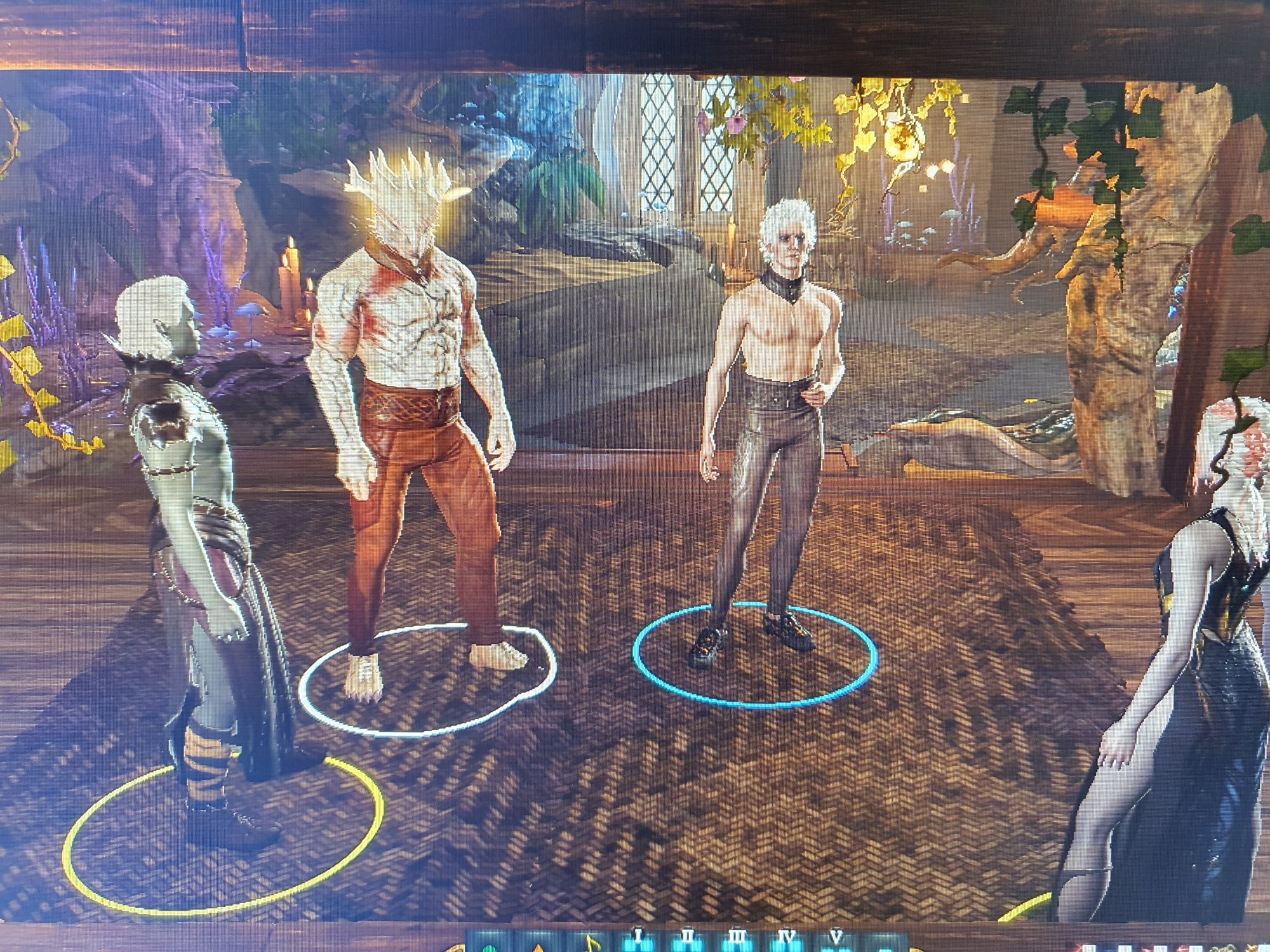This screenshot has height=952, width=1270.
Task: Select the green circle action resource
Action: [x=488, y=946]
